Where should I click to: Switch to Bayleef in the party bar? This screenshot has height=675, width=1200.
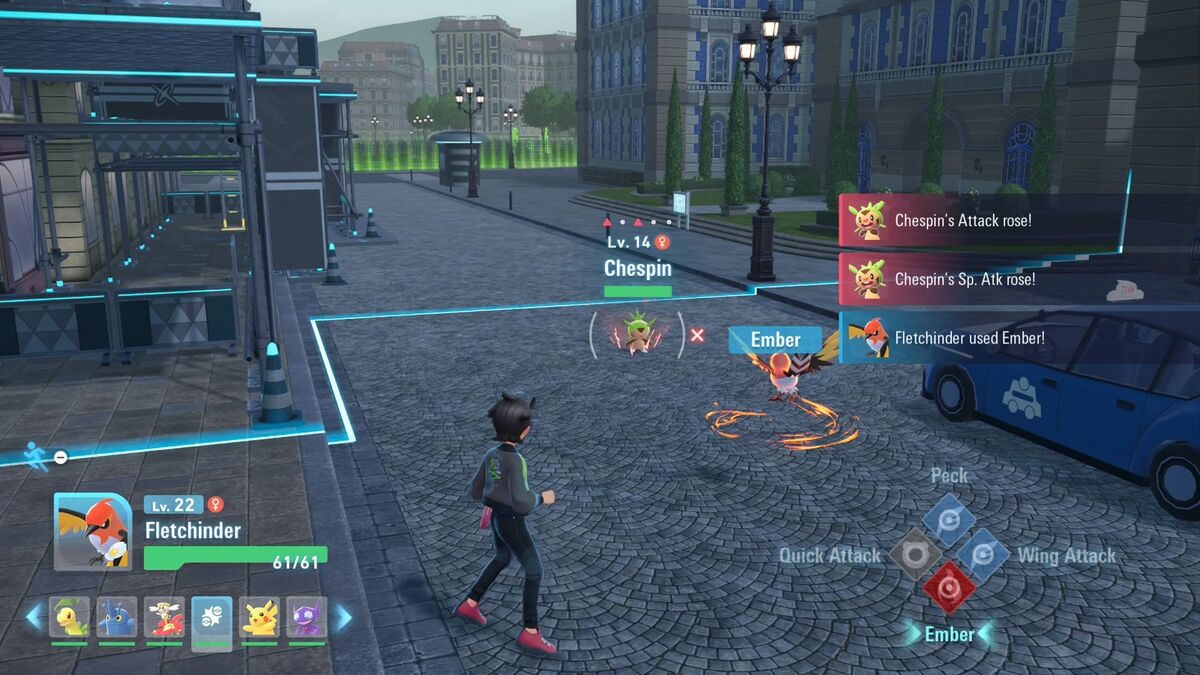(x=69, y=618)
